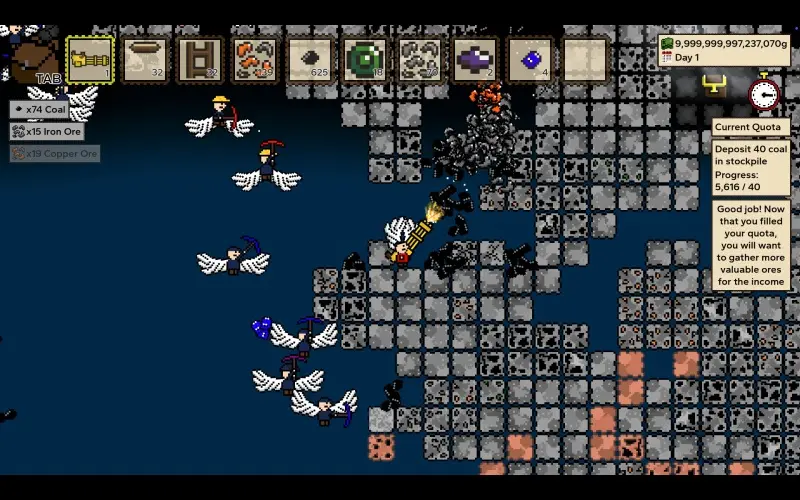This screenshot has width=800, height=500.
Task: Click the x15 Iron Ore pickup notification
Action: (46, 131)
